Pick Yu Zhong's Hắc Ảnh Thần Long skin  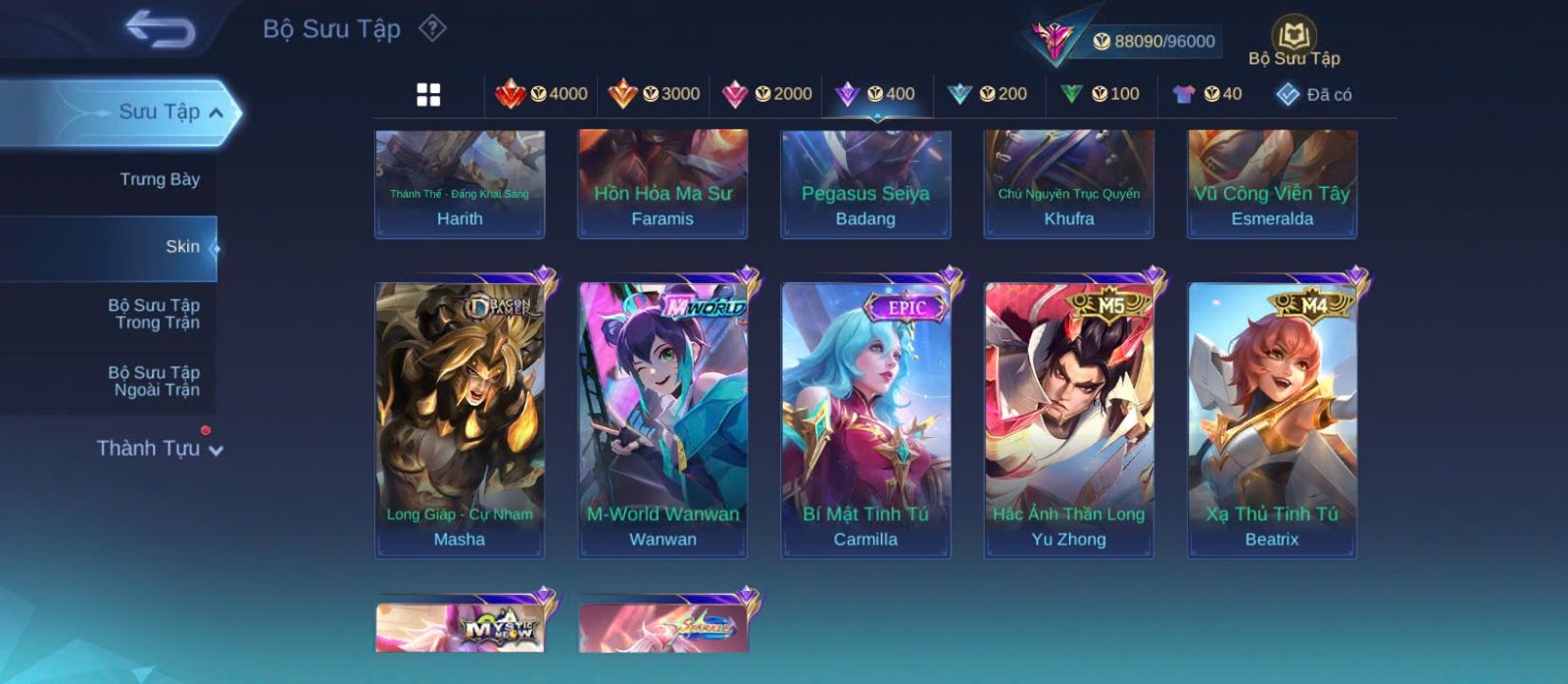(1068, 419)
